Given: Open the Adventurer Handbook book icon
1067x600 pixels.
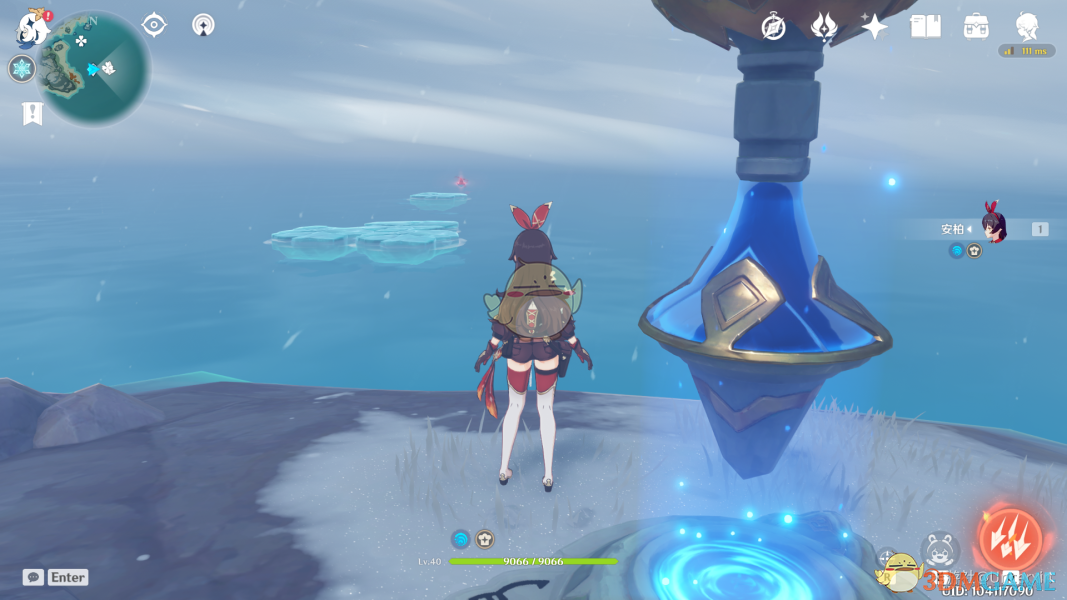Looking at the screenshot, I should click(926, 27).
